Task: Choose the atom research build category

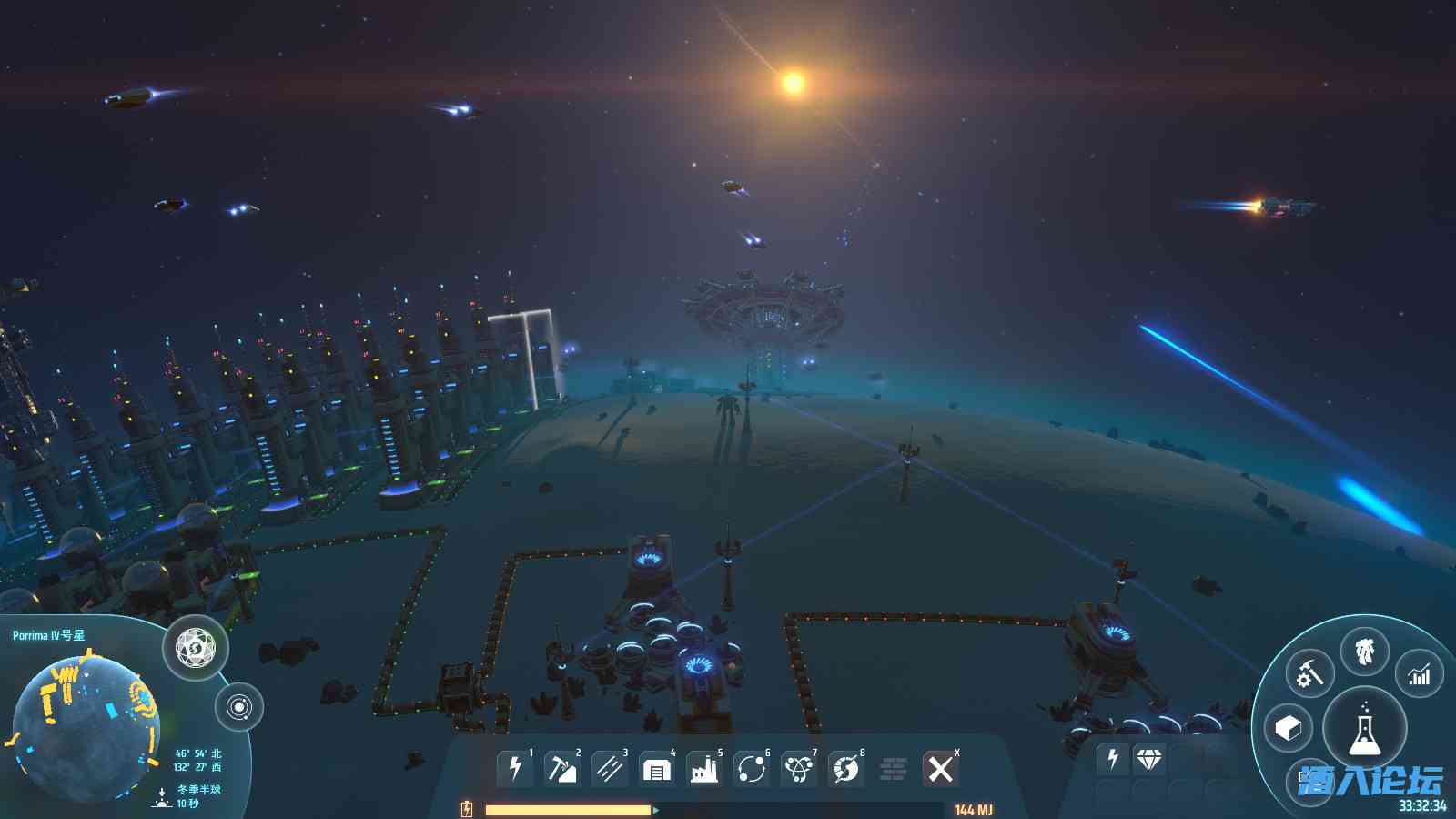Action: click(799, 769)
